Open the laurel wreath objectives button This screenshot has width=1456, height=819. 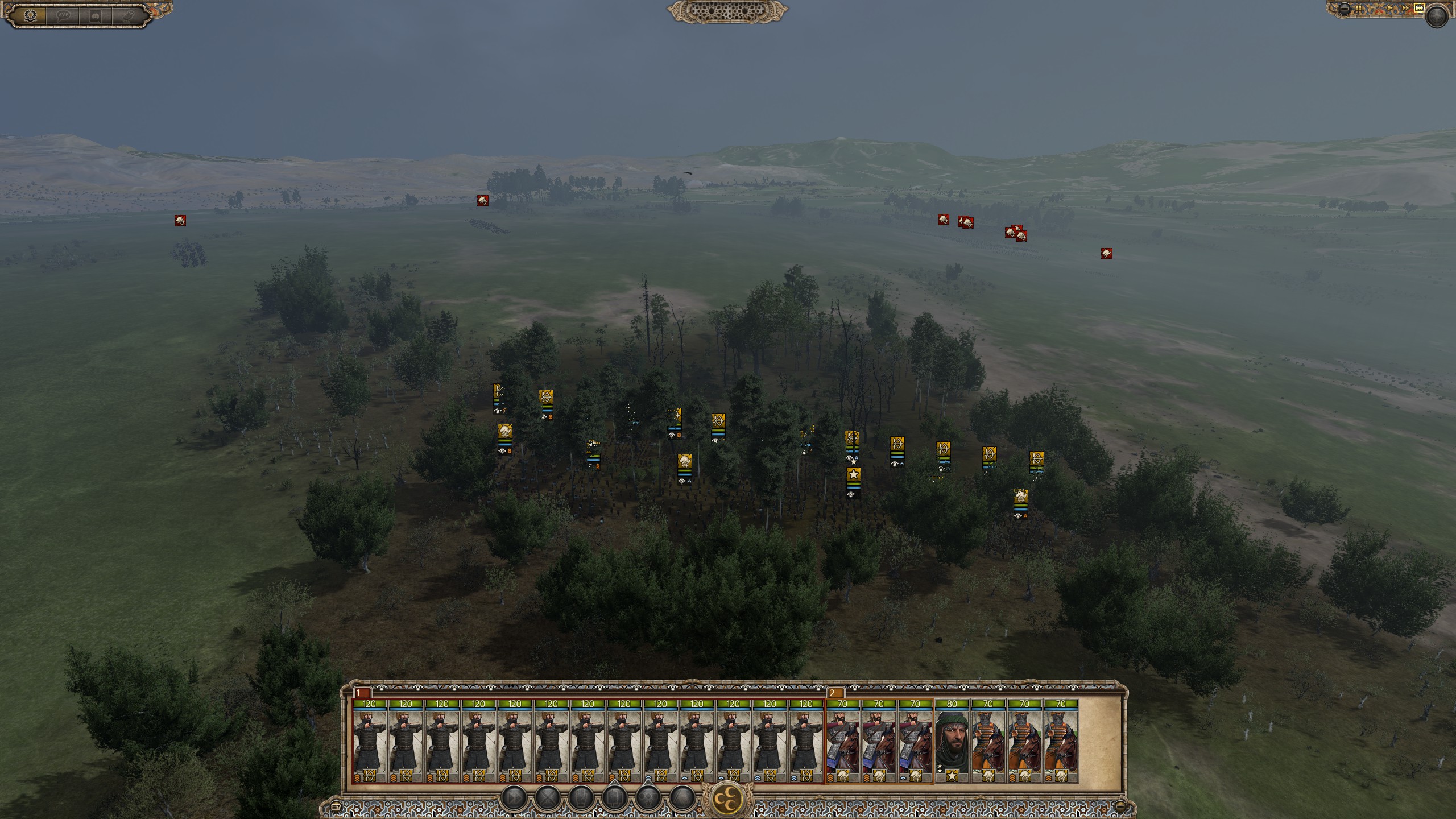coord(30,15)
